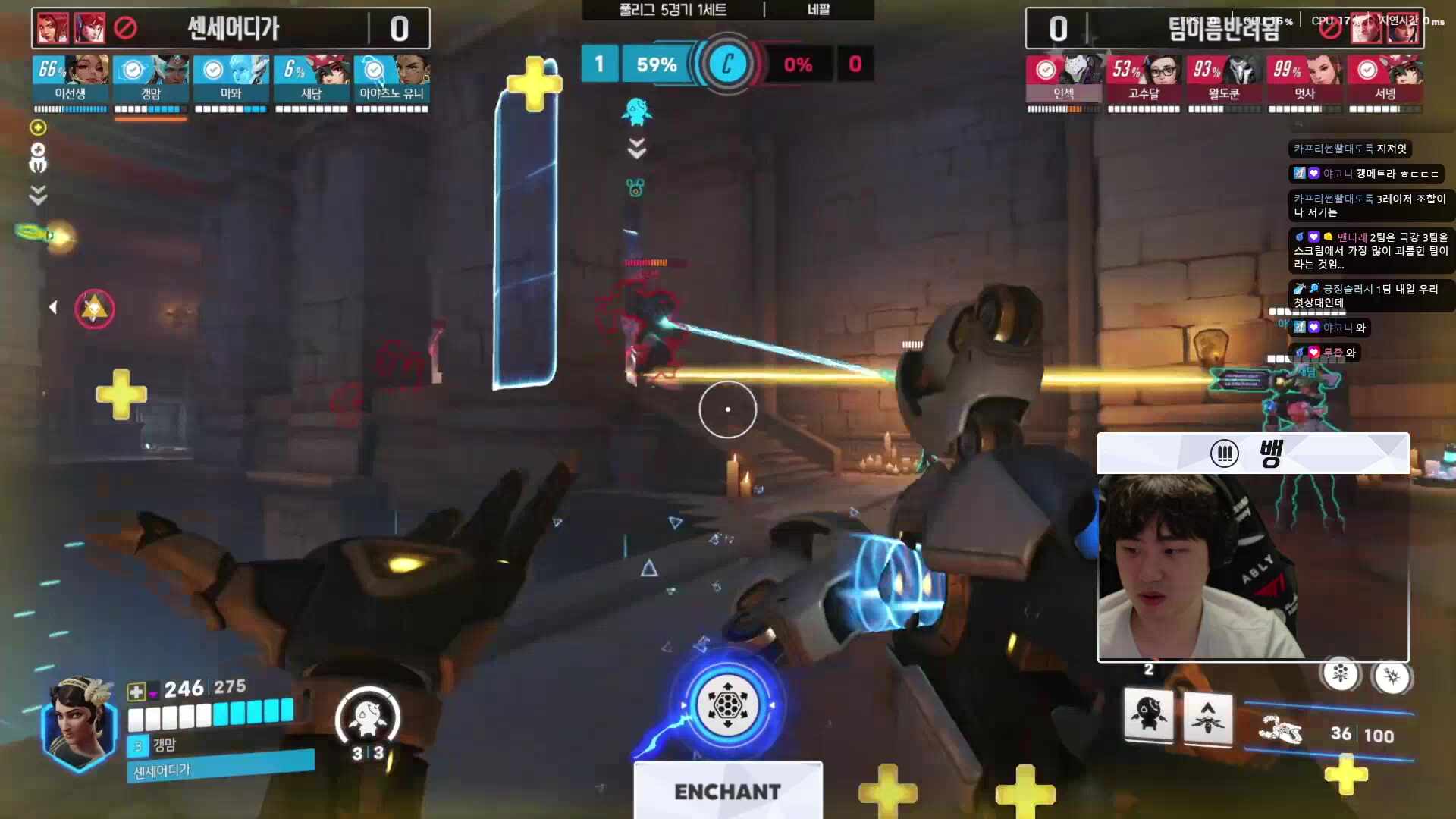Select enemy player 멋사's card
The image size is (1456, 819).
(1304, 80)
